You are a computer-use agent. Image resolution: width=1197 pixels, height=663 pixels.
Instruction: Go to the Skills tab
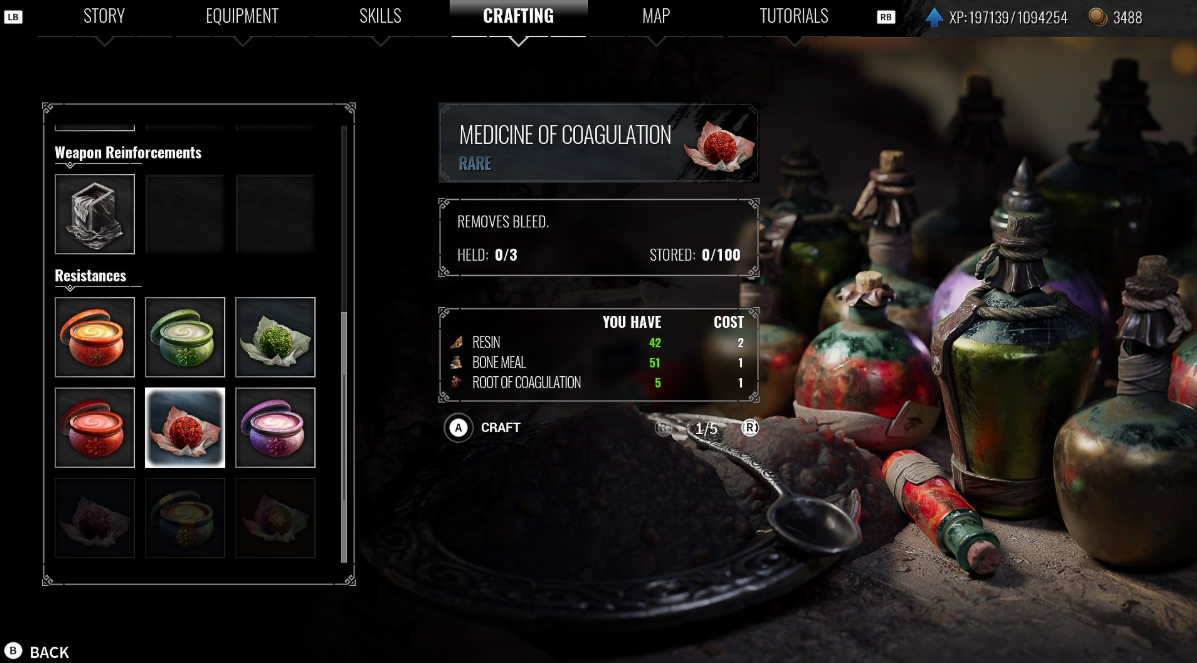pyautogui.click(x=380, y=16)
